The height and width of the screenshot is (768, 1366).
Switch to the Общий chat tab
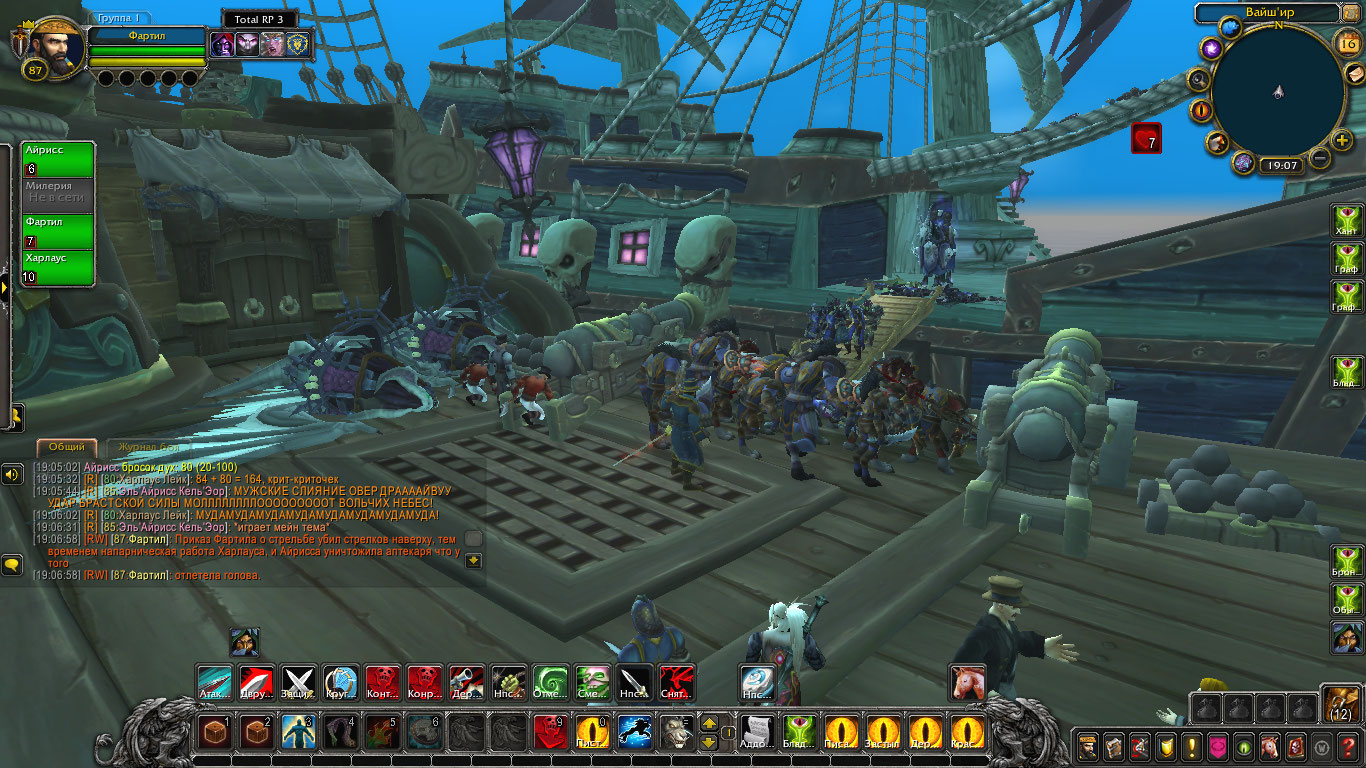click(x=67, y=447)
